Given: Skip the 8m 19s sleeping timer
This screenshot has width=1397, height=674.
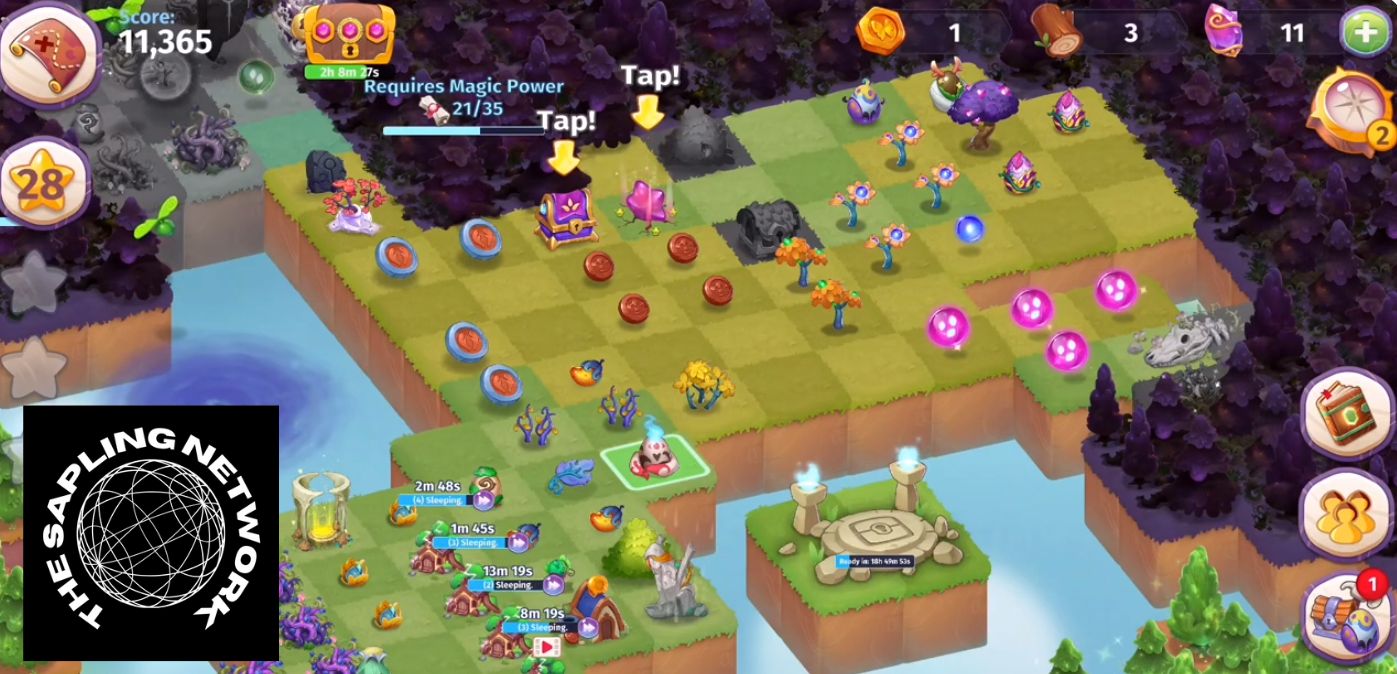Looking at the screenshot, I should click(588, 627).
